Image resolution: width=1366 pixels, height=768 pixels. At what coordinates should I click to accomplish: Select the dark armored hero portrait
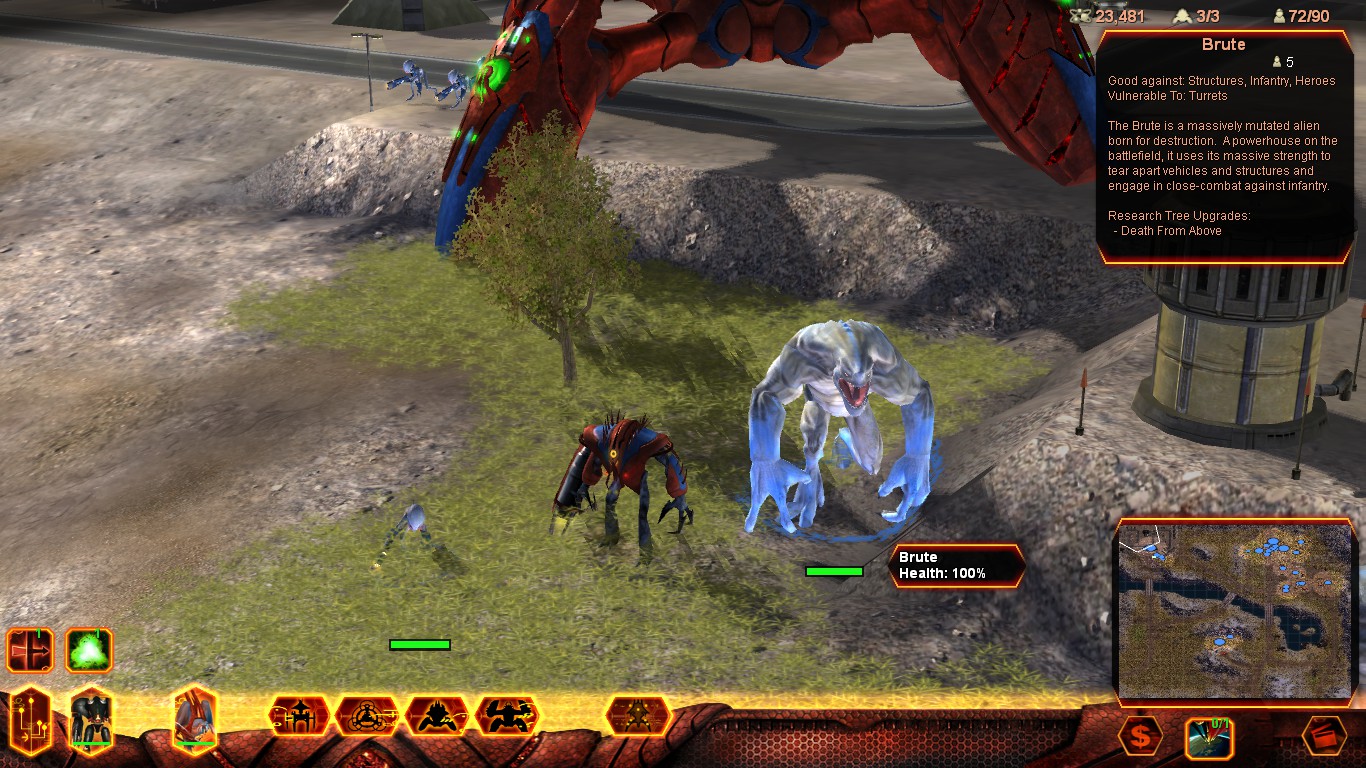coord(91,718)
